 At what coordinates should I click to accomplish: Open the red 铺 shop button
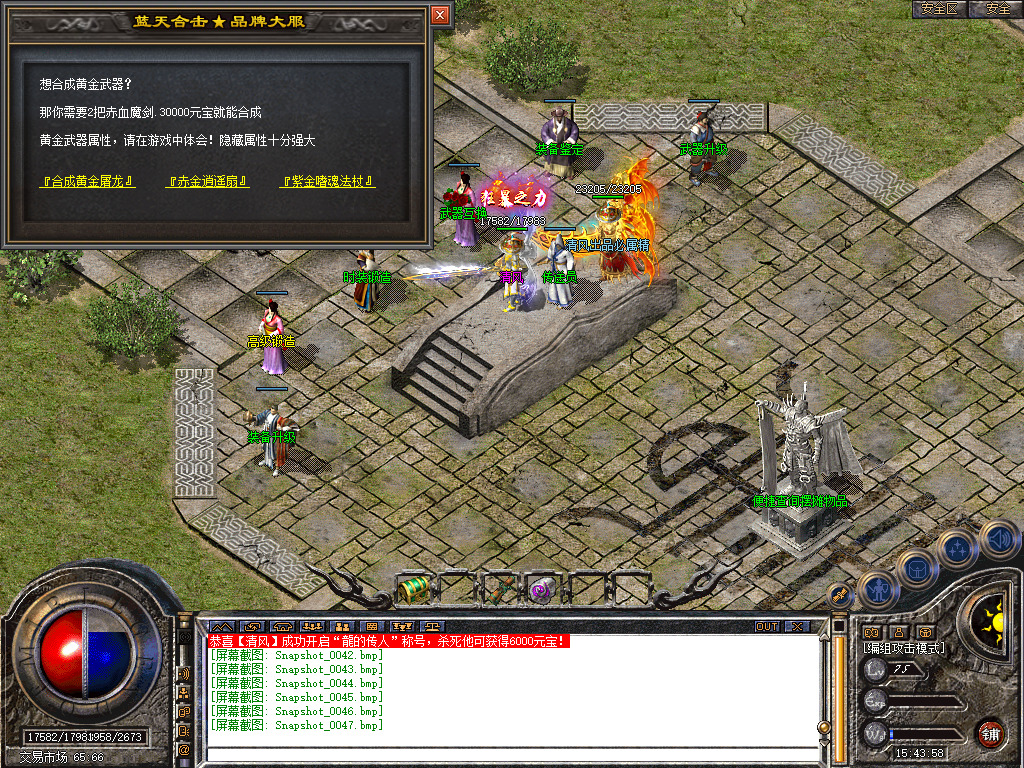point(990,733)
